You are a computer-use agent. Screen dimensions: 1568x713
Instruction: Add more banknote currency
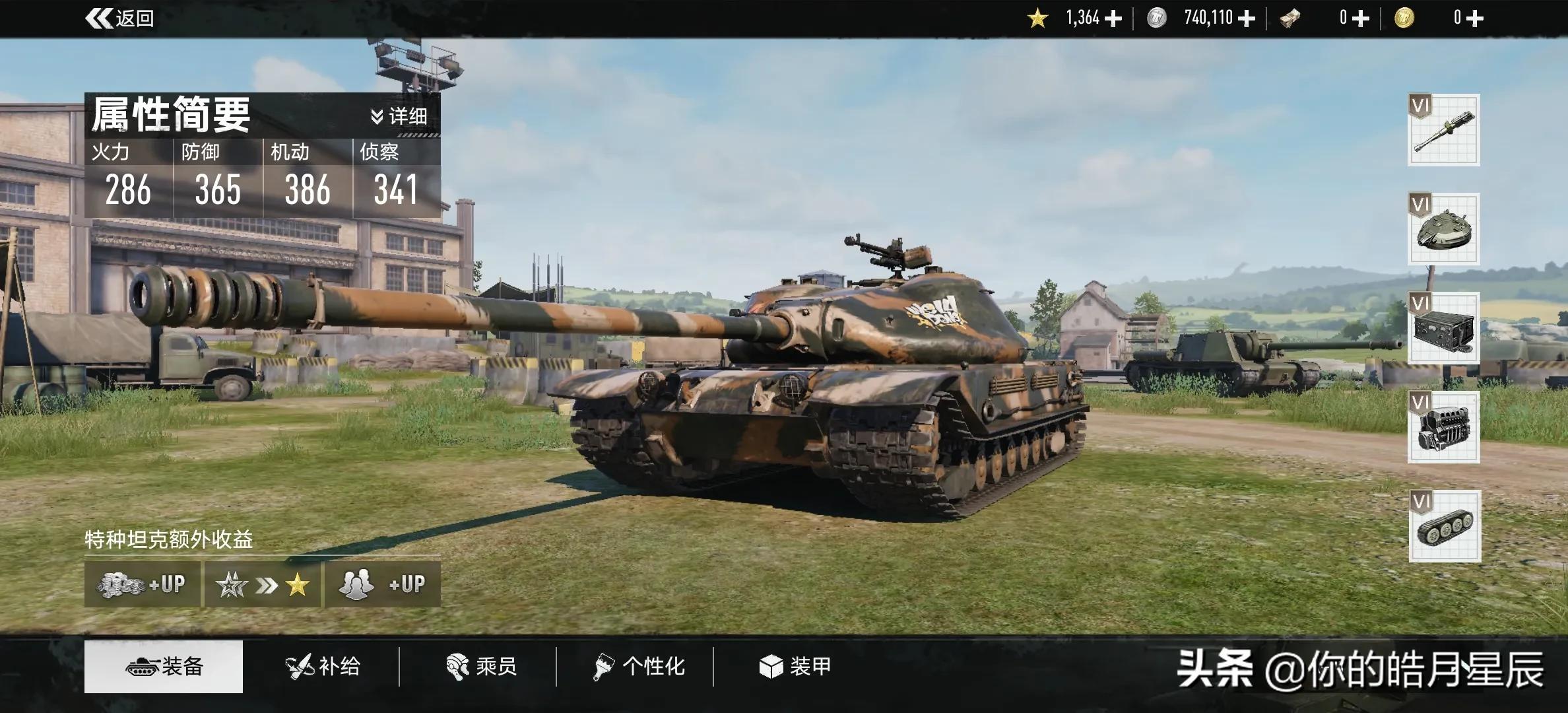coord(1361,18)
